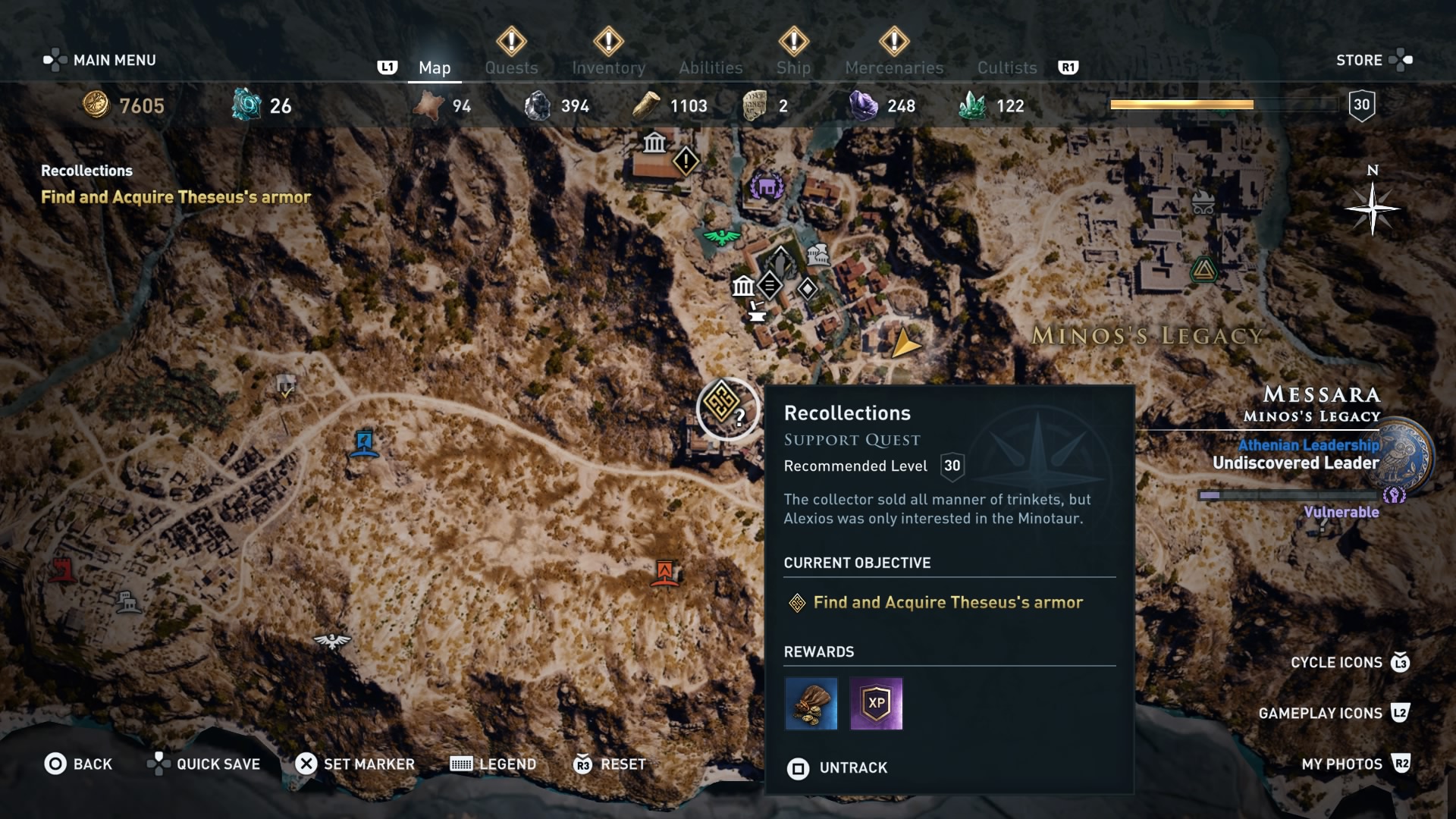Open the map Legend

(x=494, y=764)
